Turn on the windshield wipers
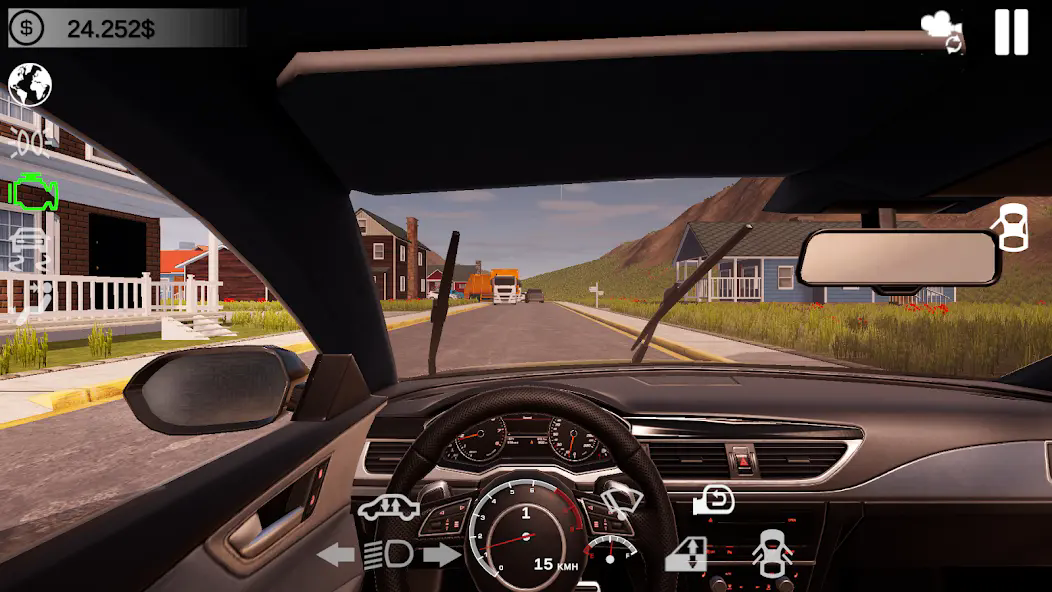 pyautogui.click(x=620, y=498)
